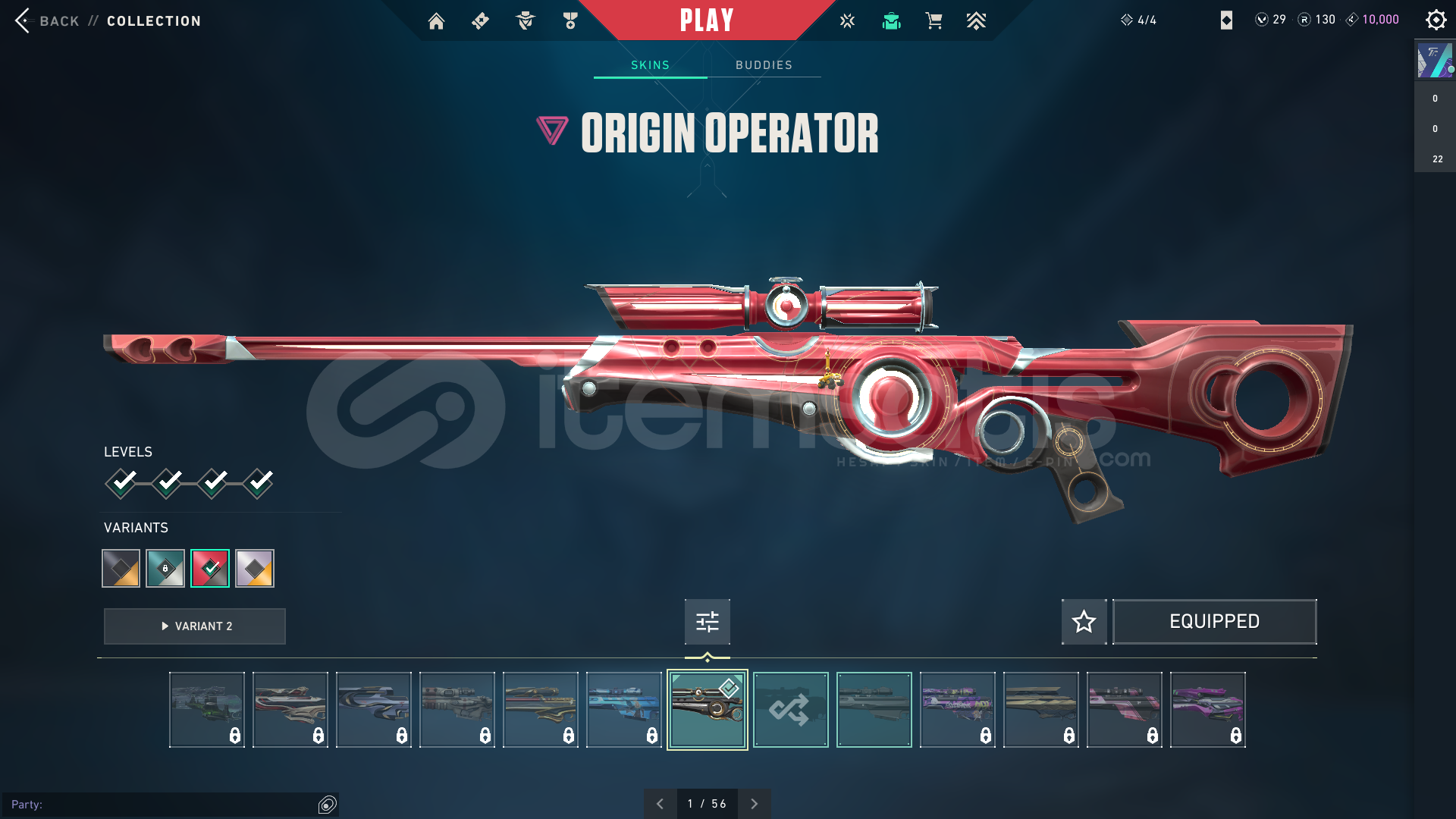Switch to the Buddies tab
Viewport: 1456px width, 819px height.
(764, 65)
